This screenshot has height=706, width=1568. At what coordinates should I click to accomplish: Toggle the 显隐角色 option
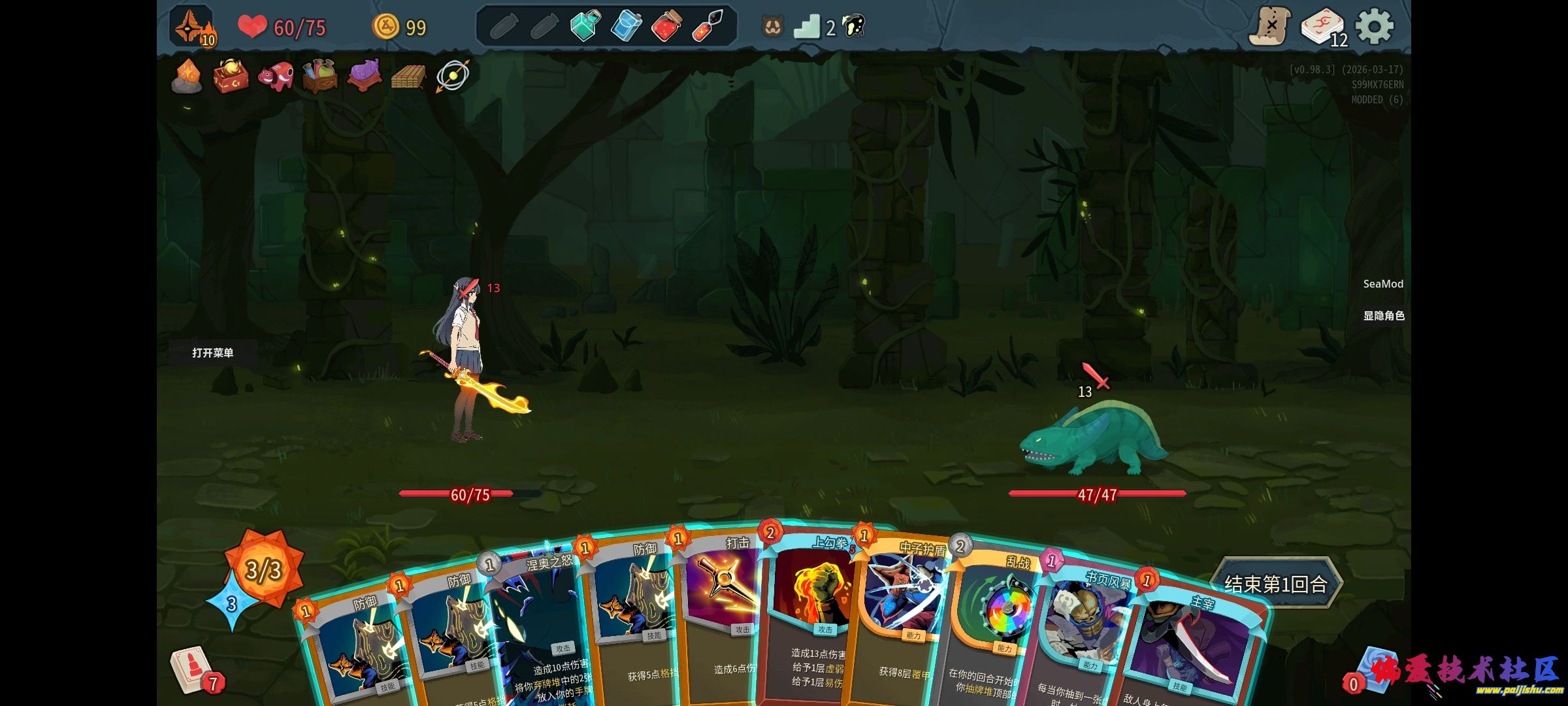pos(1383,316)
